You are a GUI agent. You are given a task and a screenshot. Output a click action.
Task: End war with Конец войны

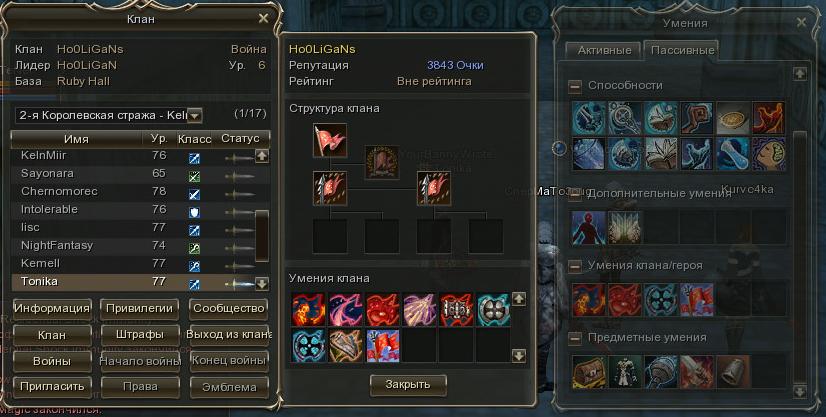(228, 360)
